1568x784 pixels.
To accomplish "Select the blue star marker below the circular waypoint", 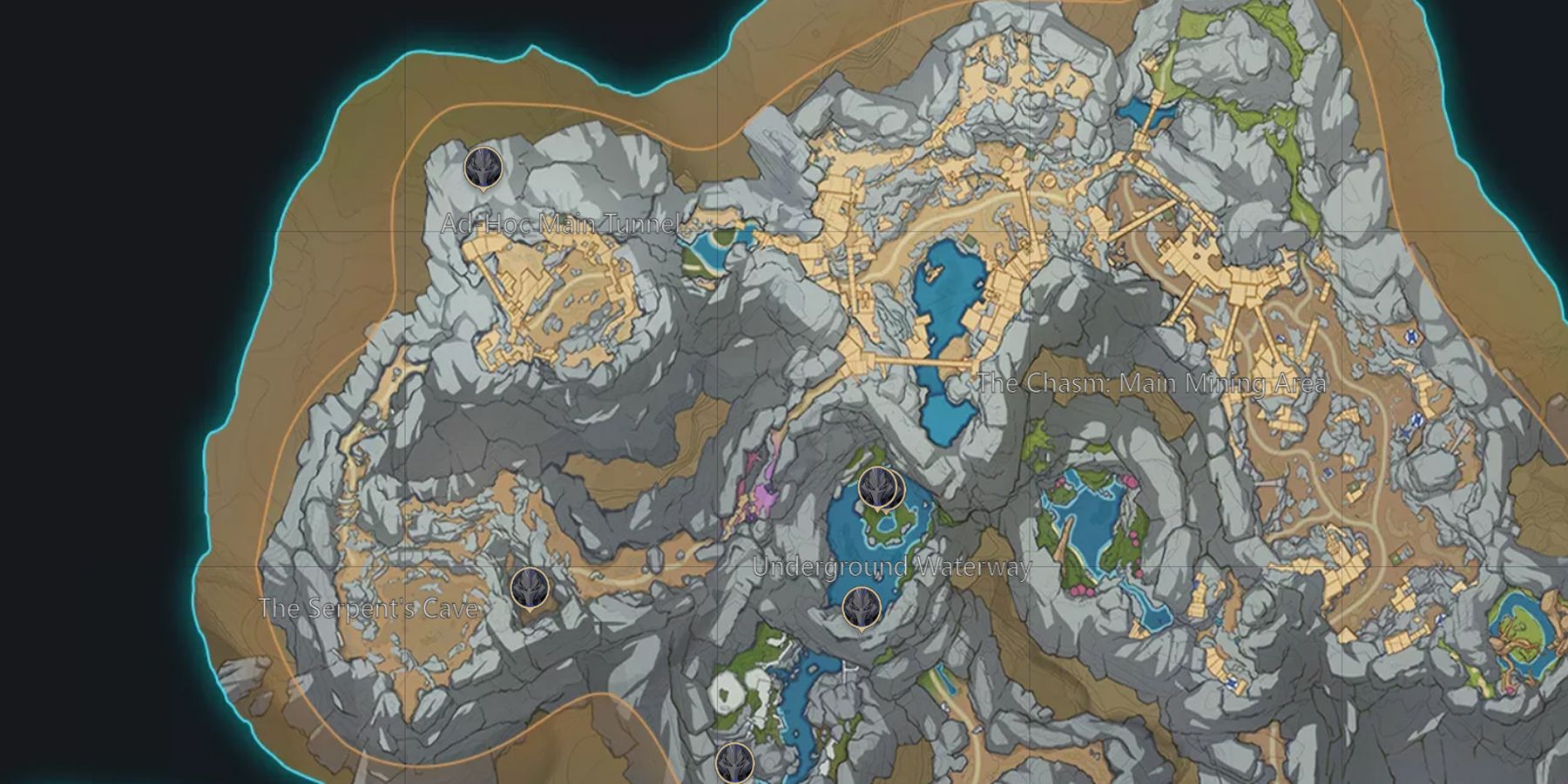I will coord(1406,432).
